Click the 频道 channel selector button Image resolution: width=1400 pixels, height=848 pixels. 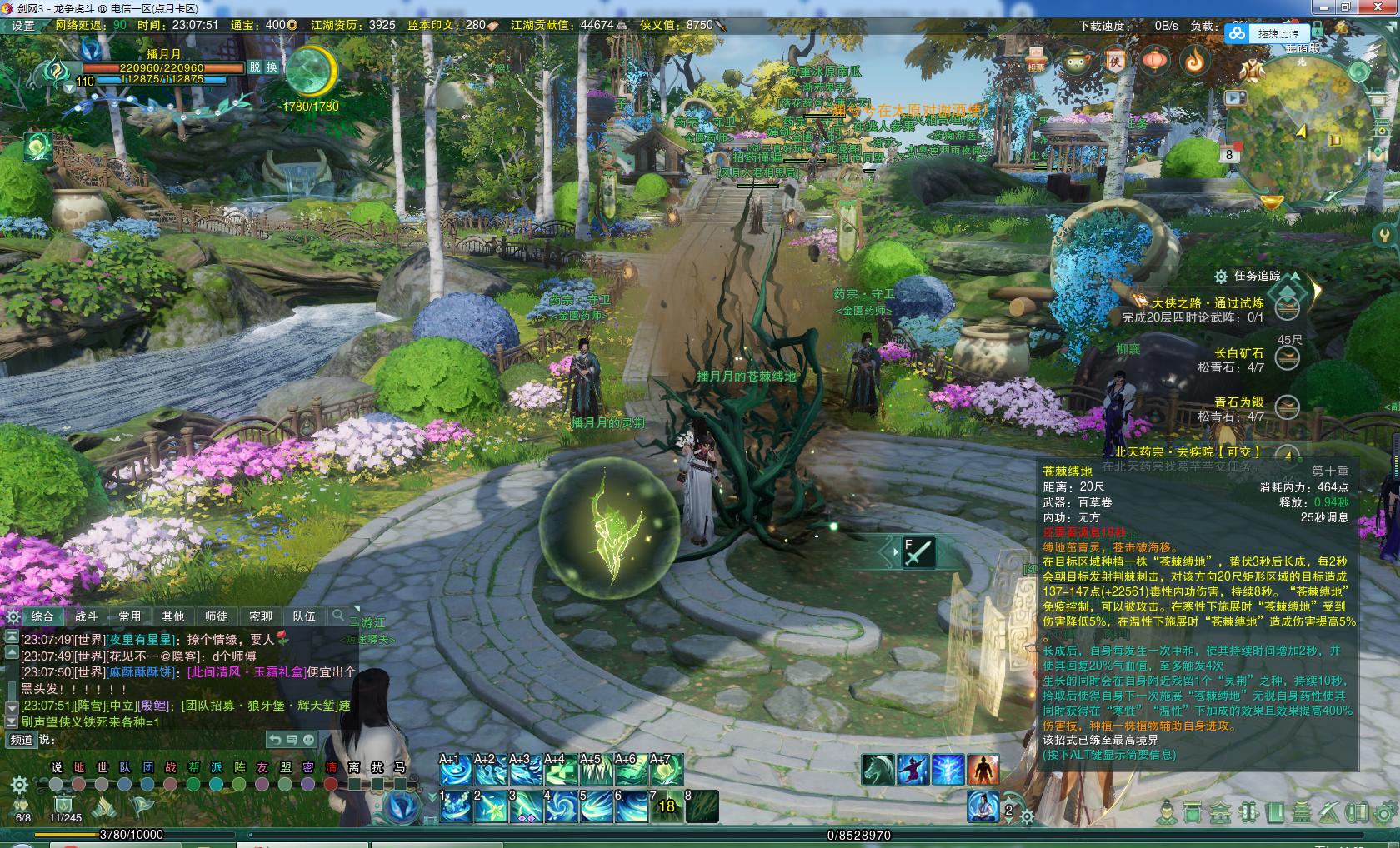tap(22, 740)
